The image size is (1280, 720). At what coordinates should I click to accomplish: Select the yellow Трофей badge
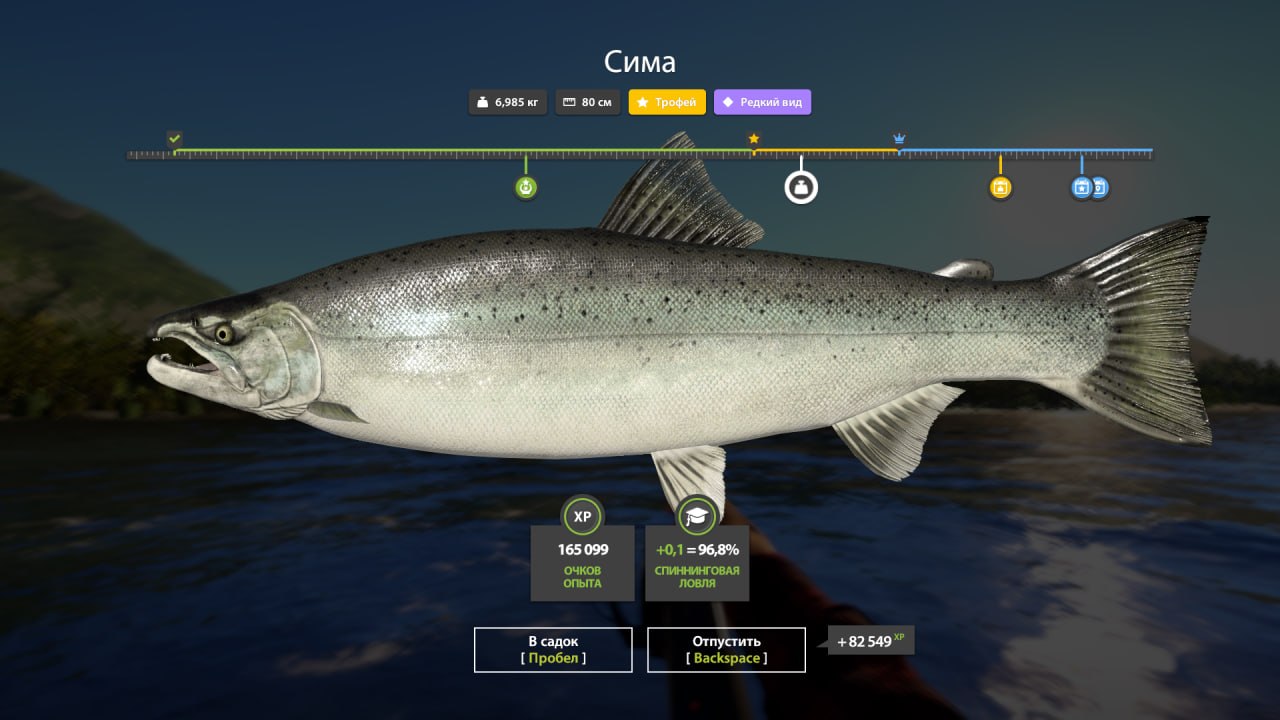tap(667, 102)
